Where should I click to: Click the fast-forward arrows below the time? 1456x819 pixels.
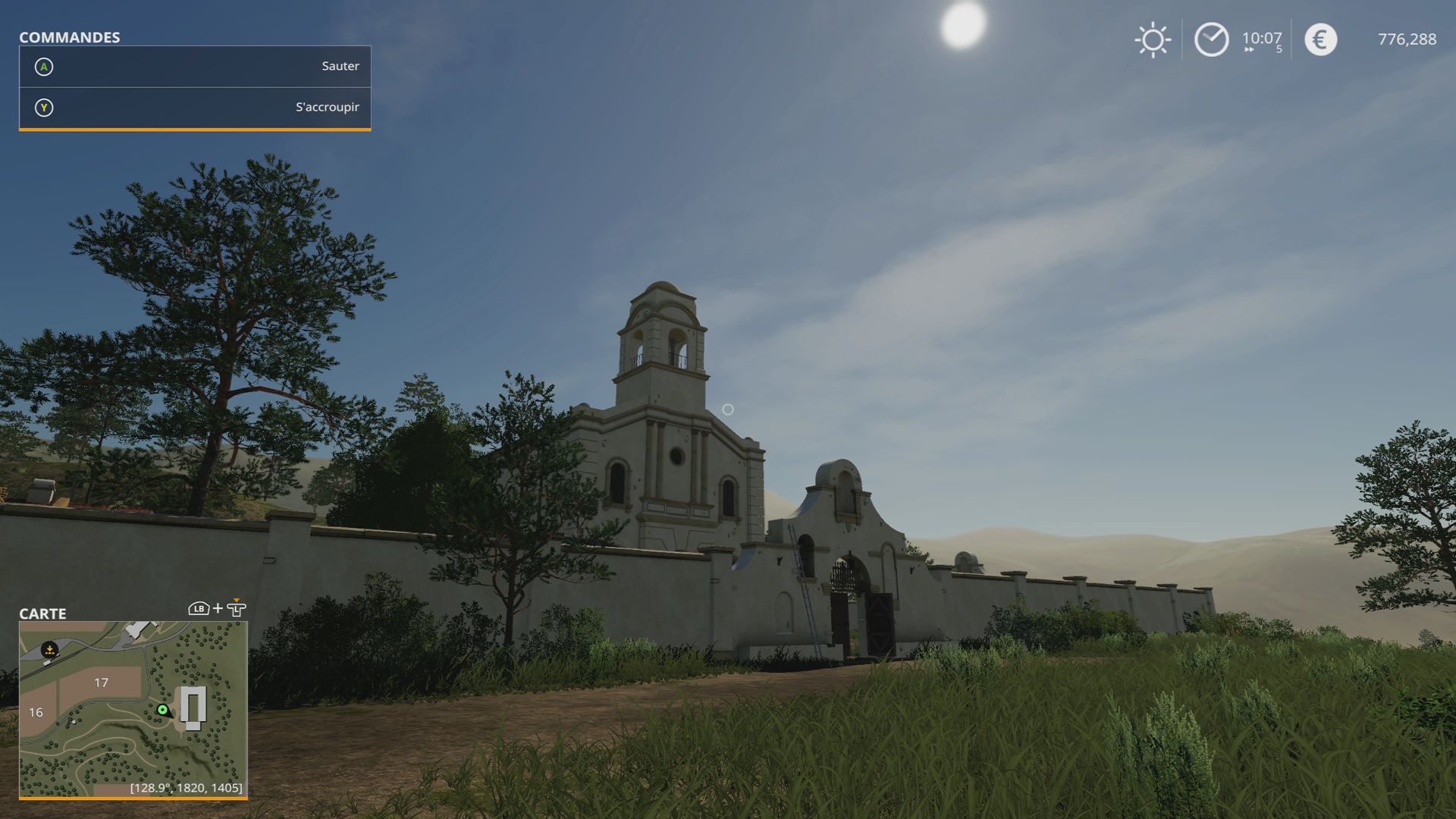click(x=1250, y=50)
